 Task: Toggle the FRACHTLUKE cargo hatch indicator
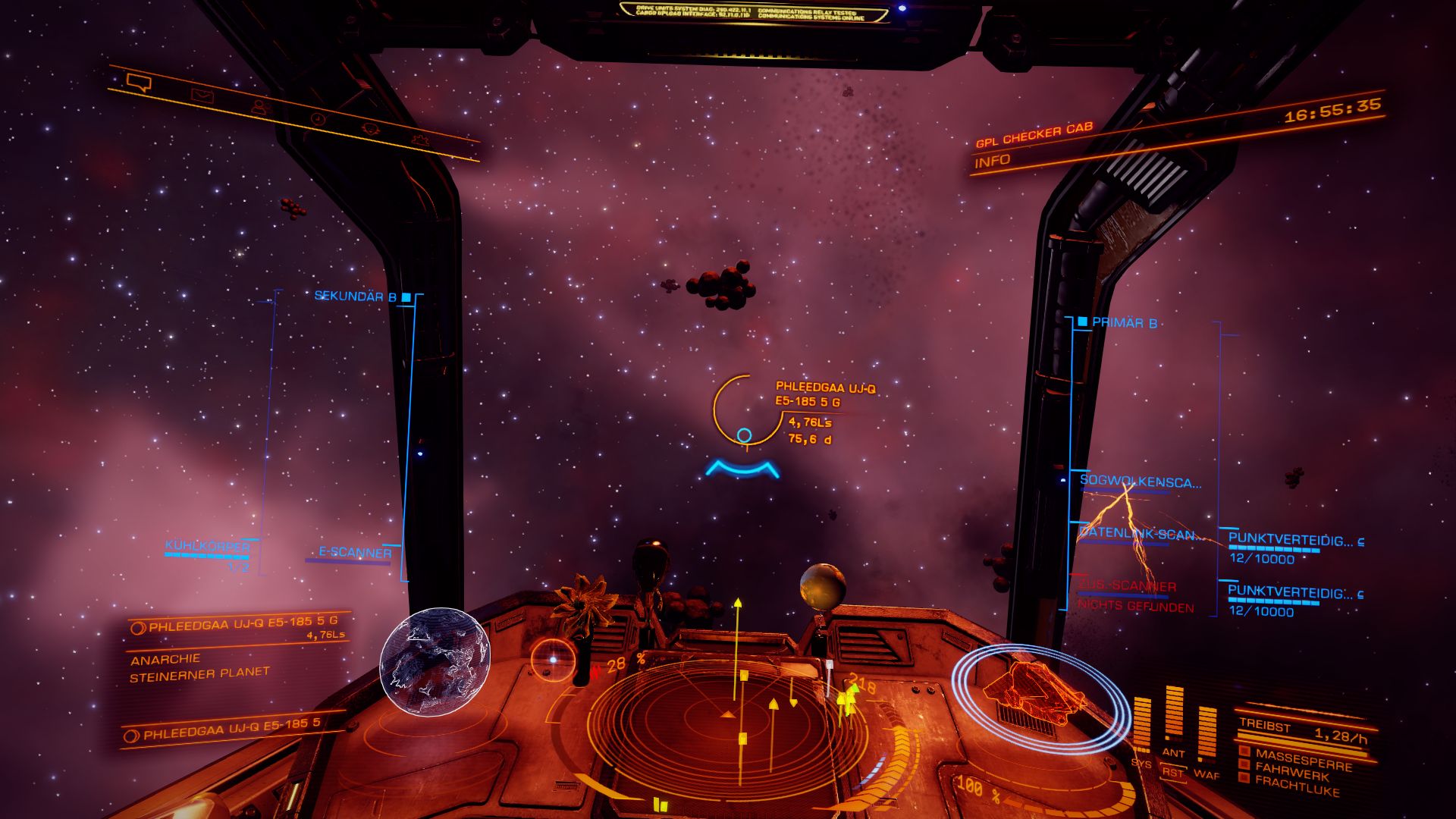[x=1298, y=787]
